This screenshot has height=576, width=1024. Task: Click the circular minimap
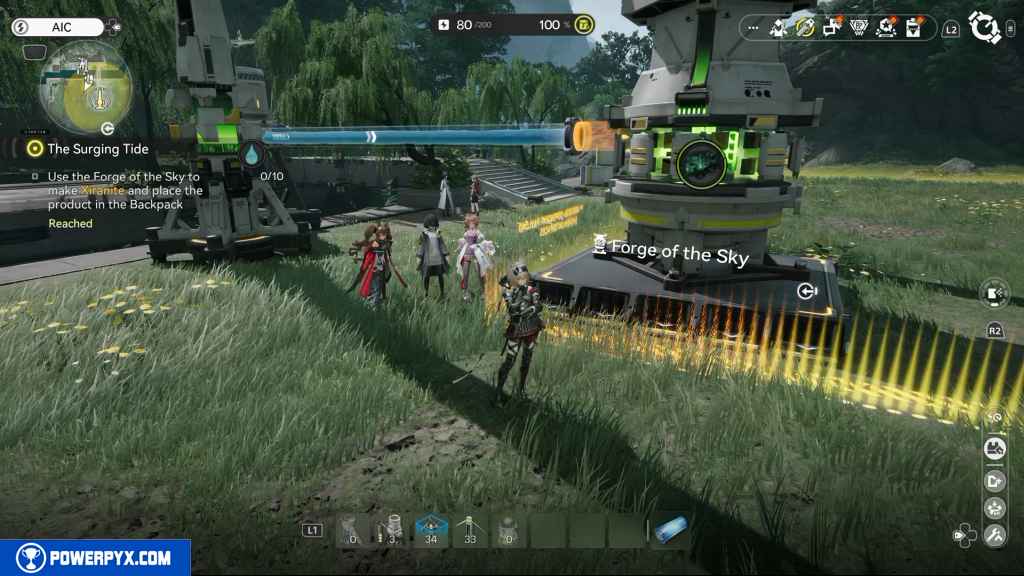tap(86, 88)
